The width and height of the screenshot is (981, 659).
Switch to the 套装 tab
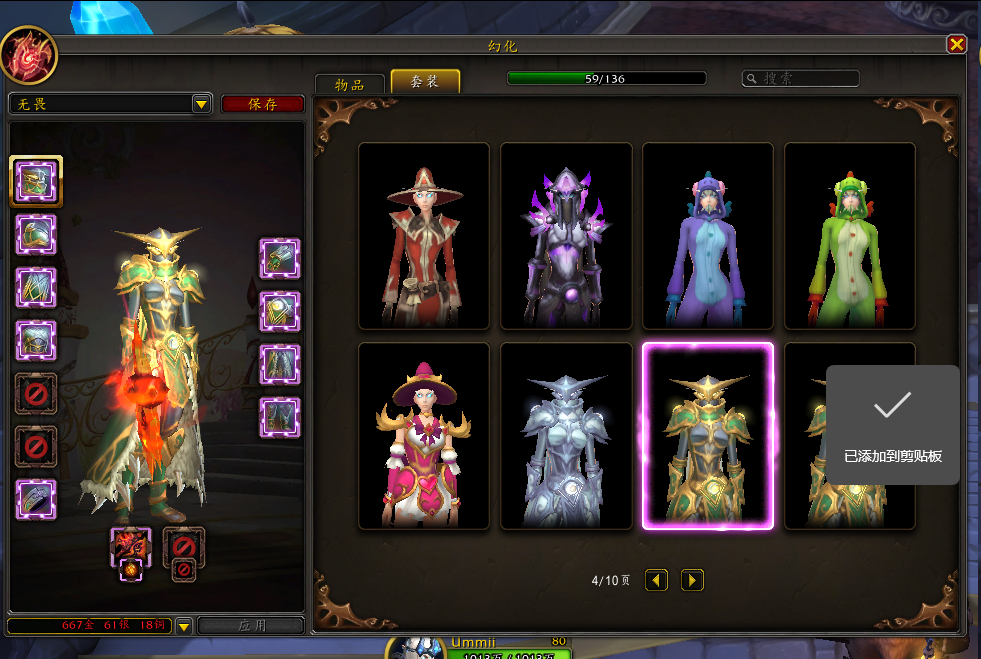[425, 82]
